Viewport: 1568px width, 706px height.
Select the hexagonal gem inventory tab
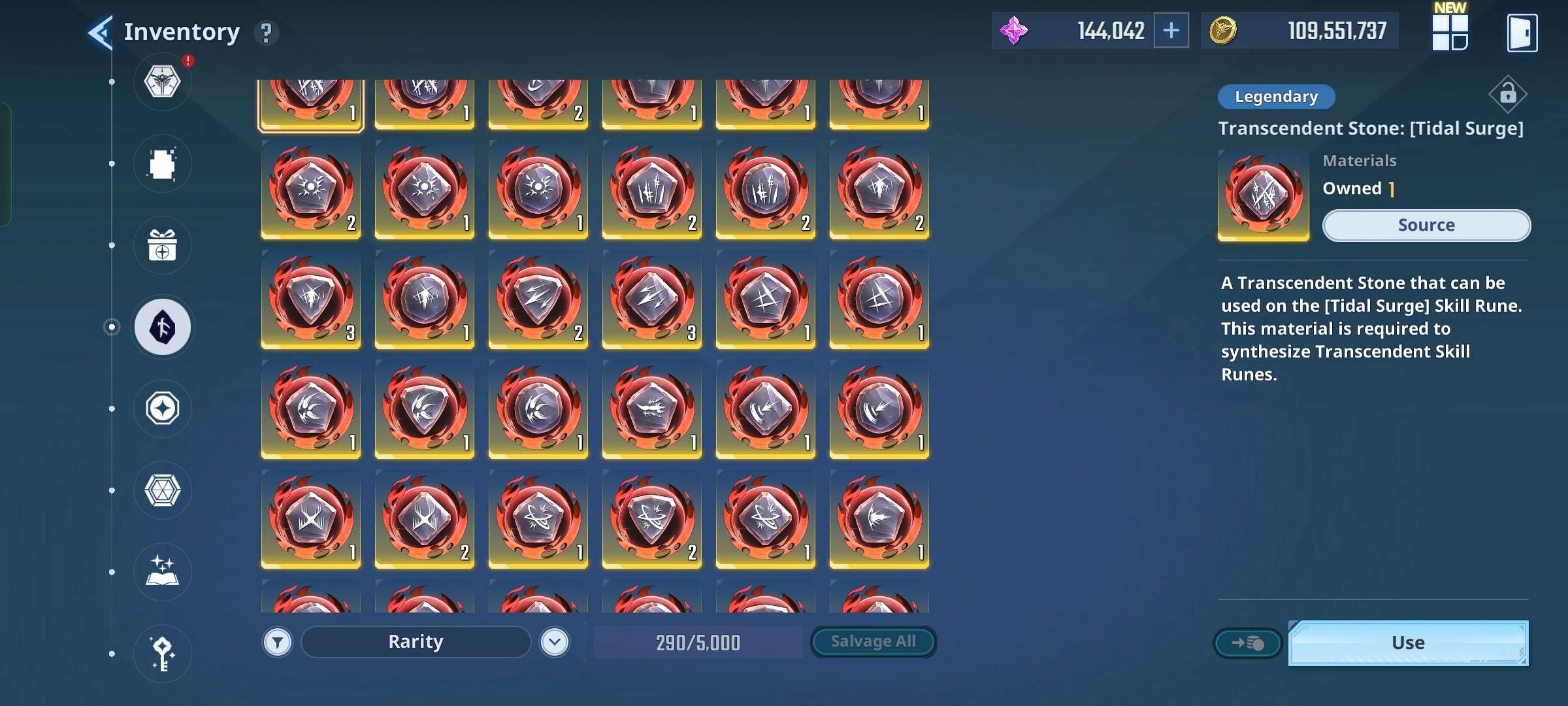[162, 490]
